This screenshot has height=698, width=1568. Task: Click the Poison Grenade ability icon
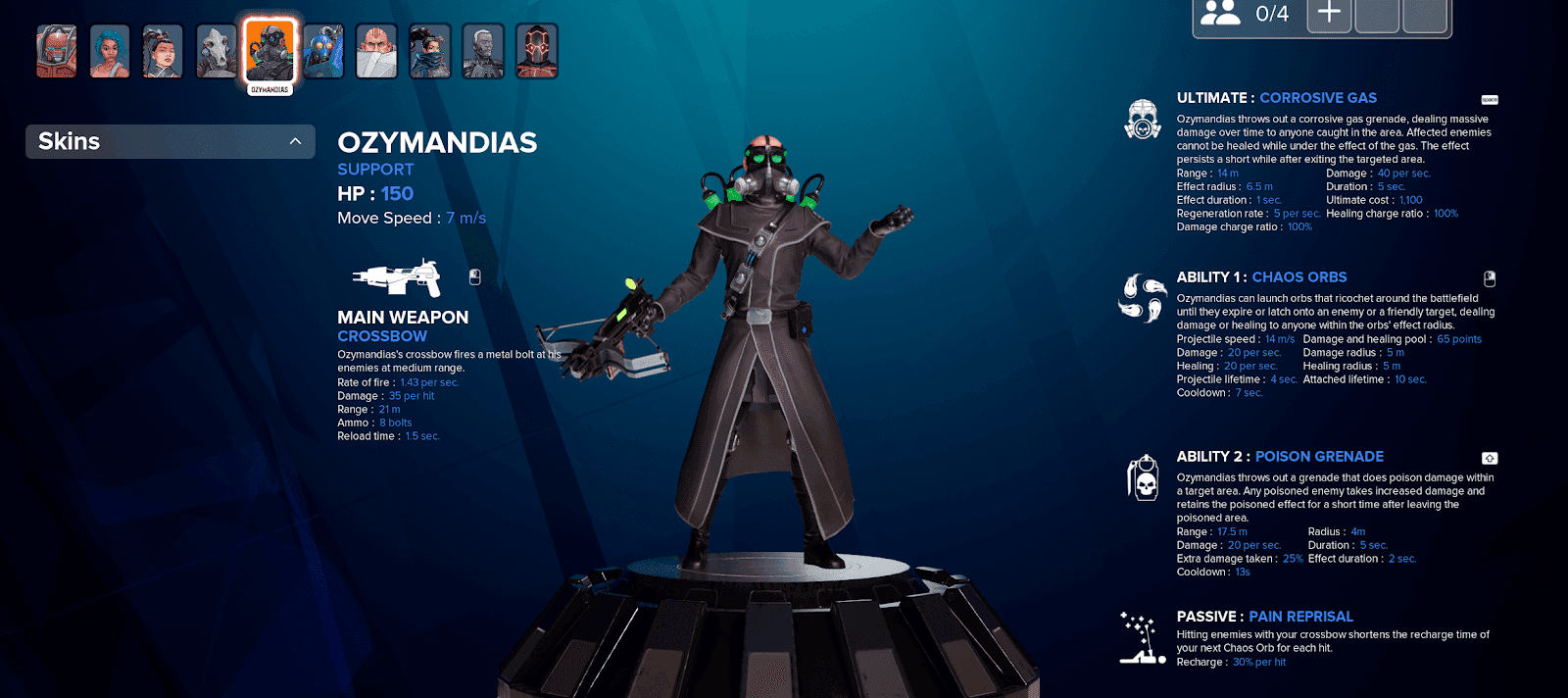1143,477
